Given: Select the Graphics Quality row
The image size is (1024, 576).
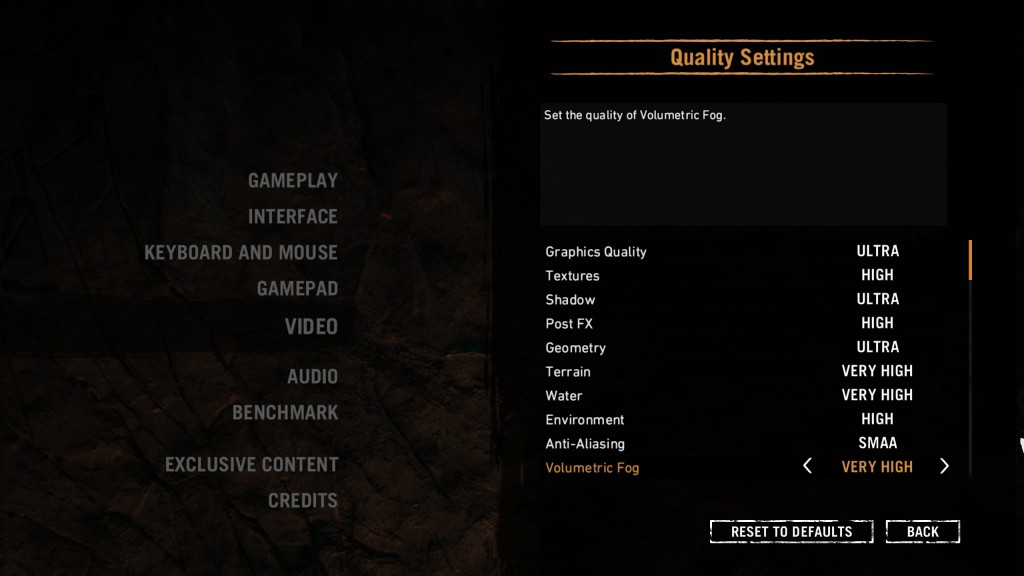Looking at the screenshot, I should tap(596, 252).
